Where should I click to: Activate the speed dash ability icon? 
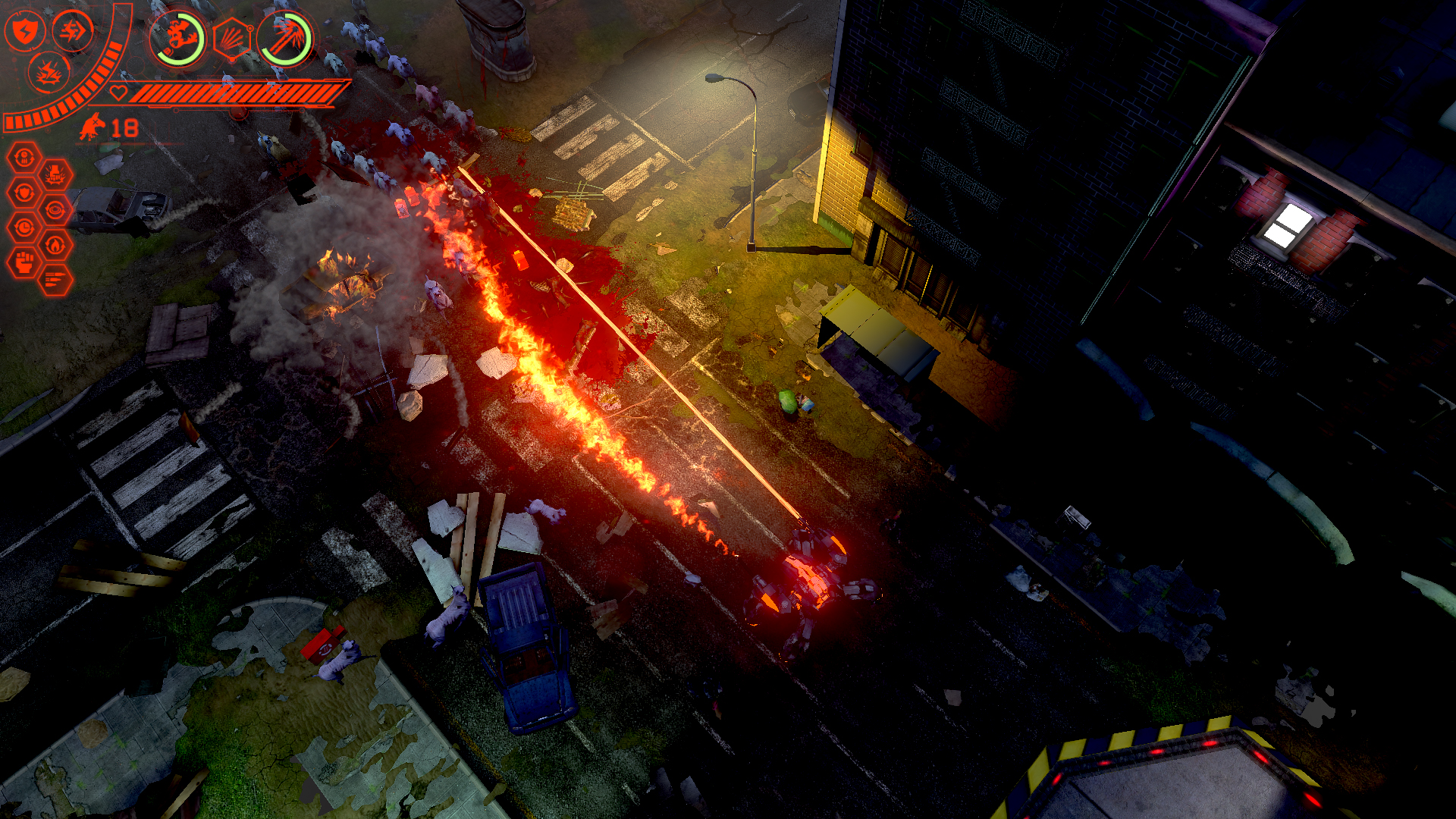tap(72, 33)
